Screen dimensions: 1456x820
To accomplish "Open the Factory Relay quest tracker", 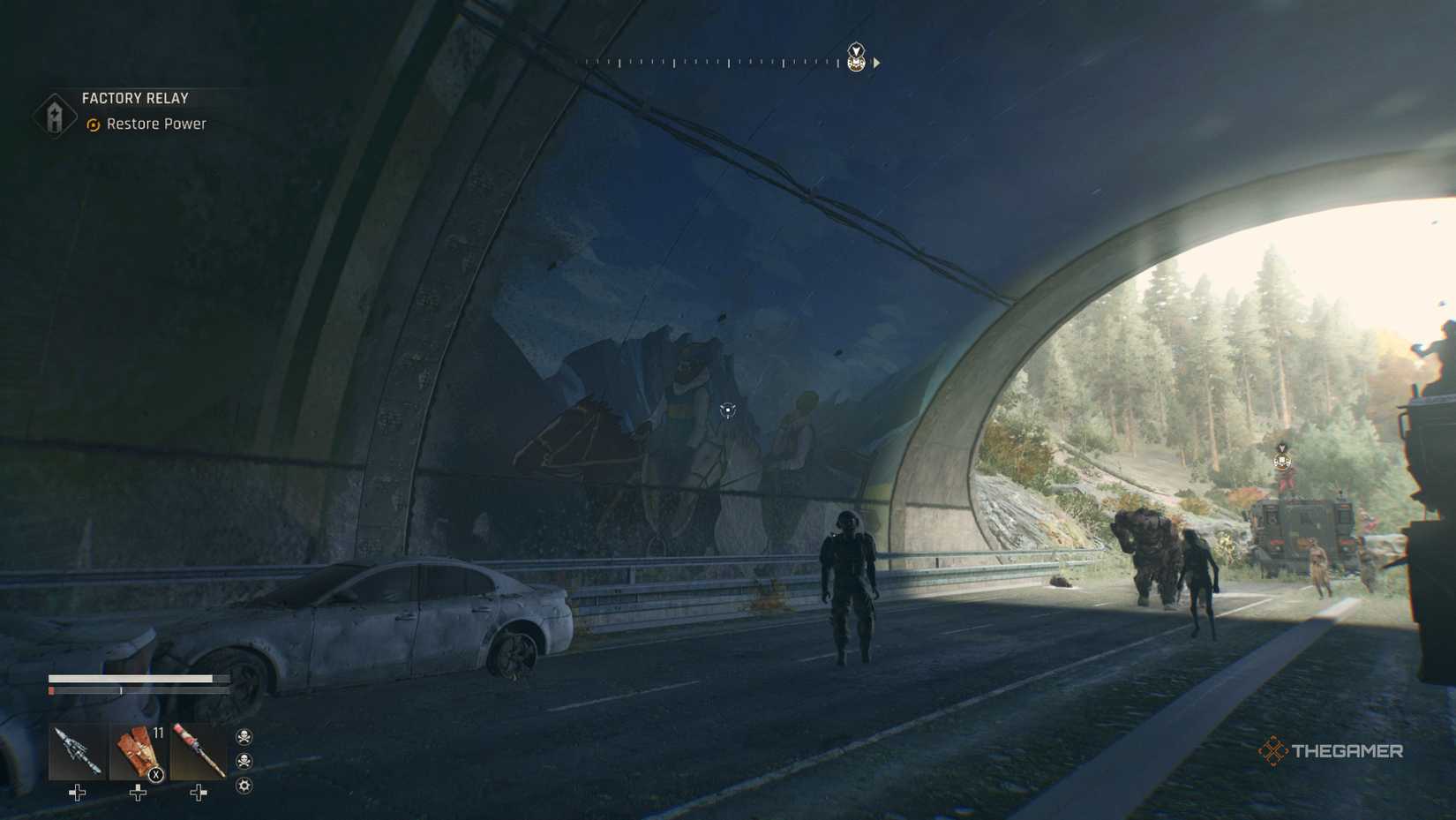I will click(134, 99).
